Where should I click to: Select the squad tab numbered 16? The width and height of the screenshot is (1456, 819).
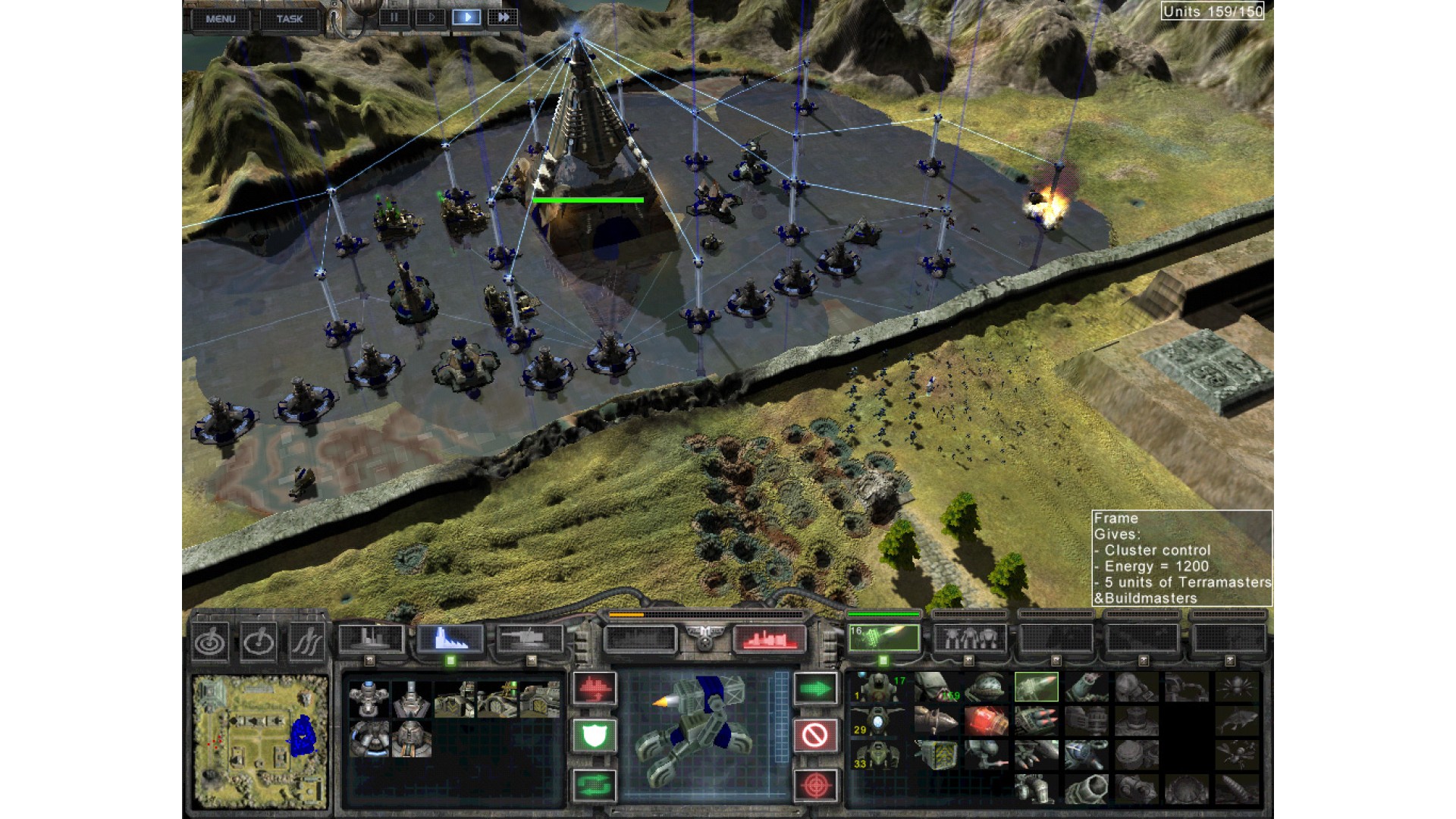883,639
